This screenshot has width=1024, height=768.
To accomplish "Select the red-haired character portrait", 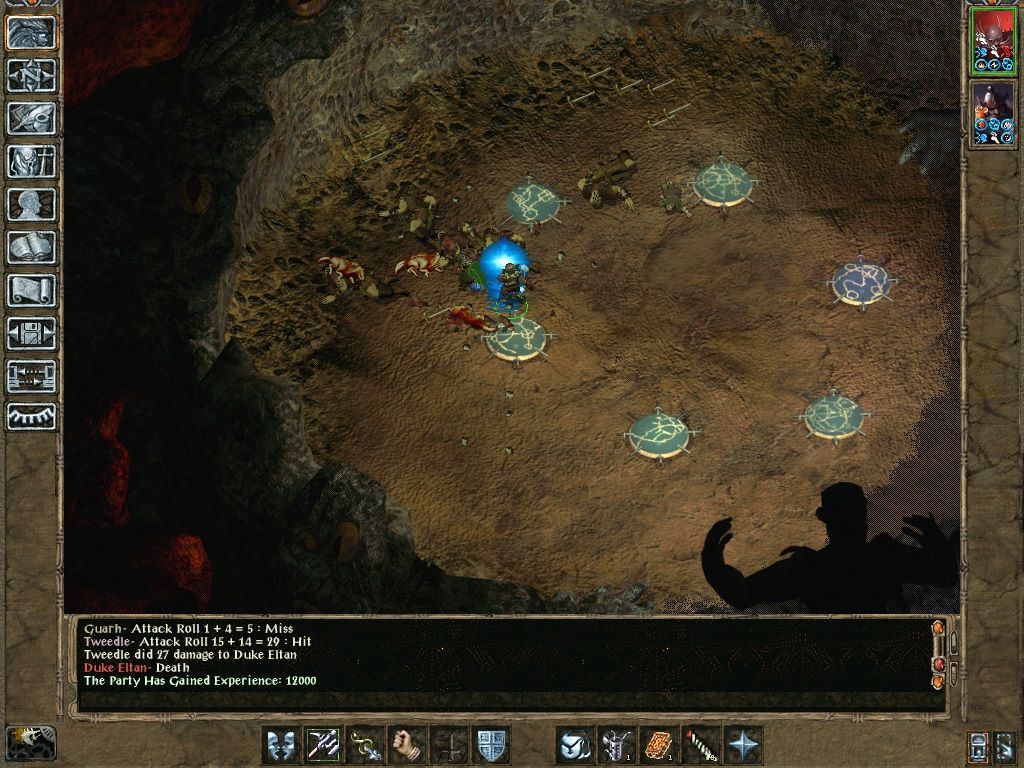I will [993, 42].
